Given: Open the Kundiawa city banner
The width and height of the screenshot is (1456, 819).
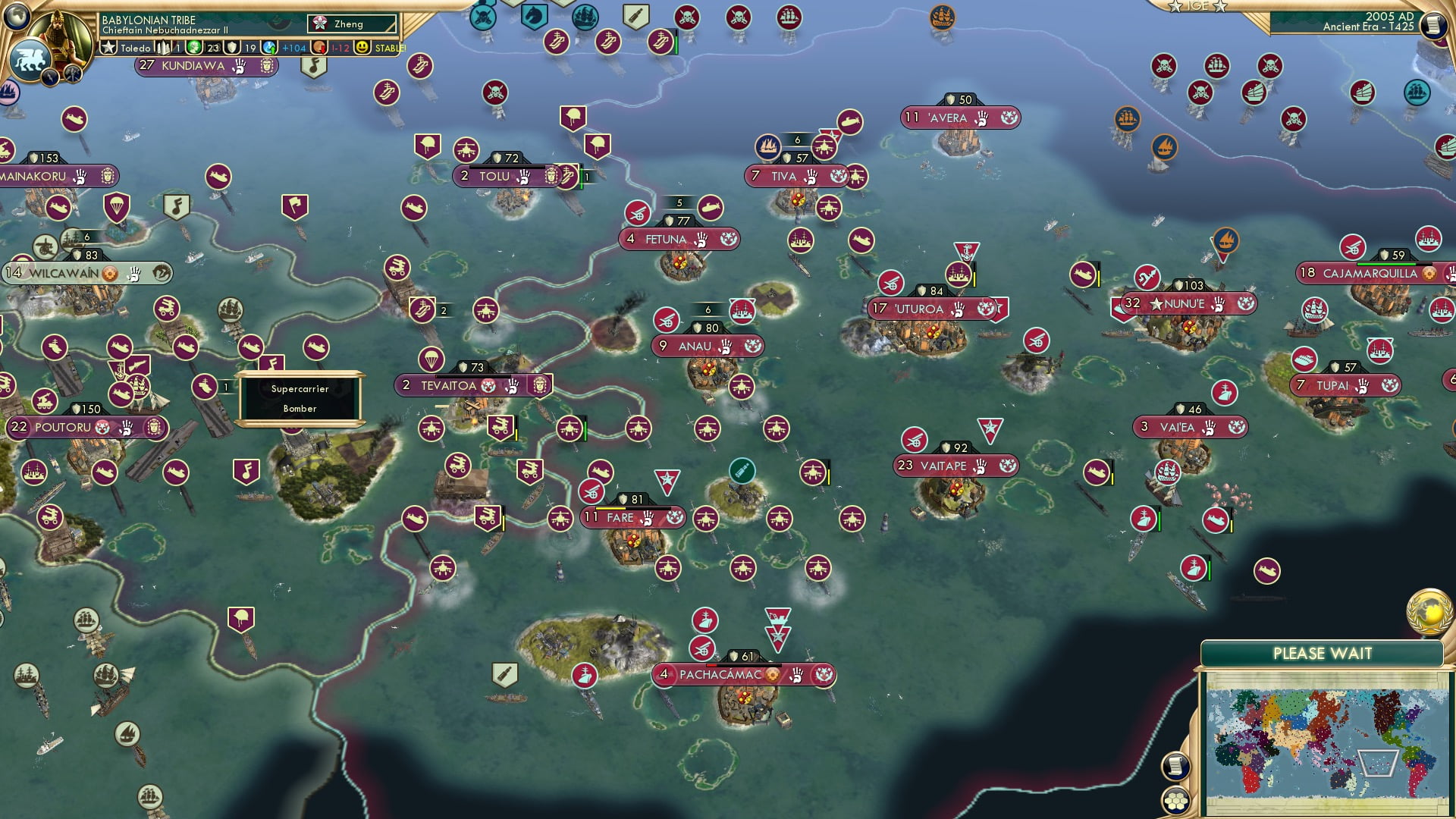Looking at the screenshot, I should coord(192,66).
